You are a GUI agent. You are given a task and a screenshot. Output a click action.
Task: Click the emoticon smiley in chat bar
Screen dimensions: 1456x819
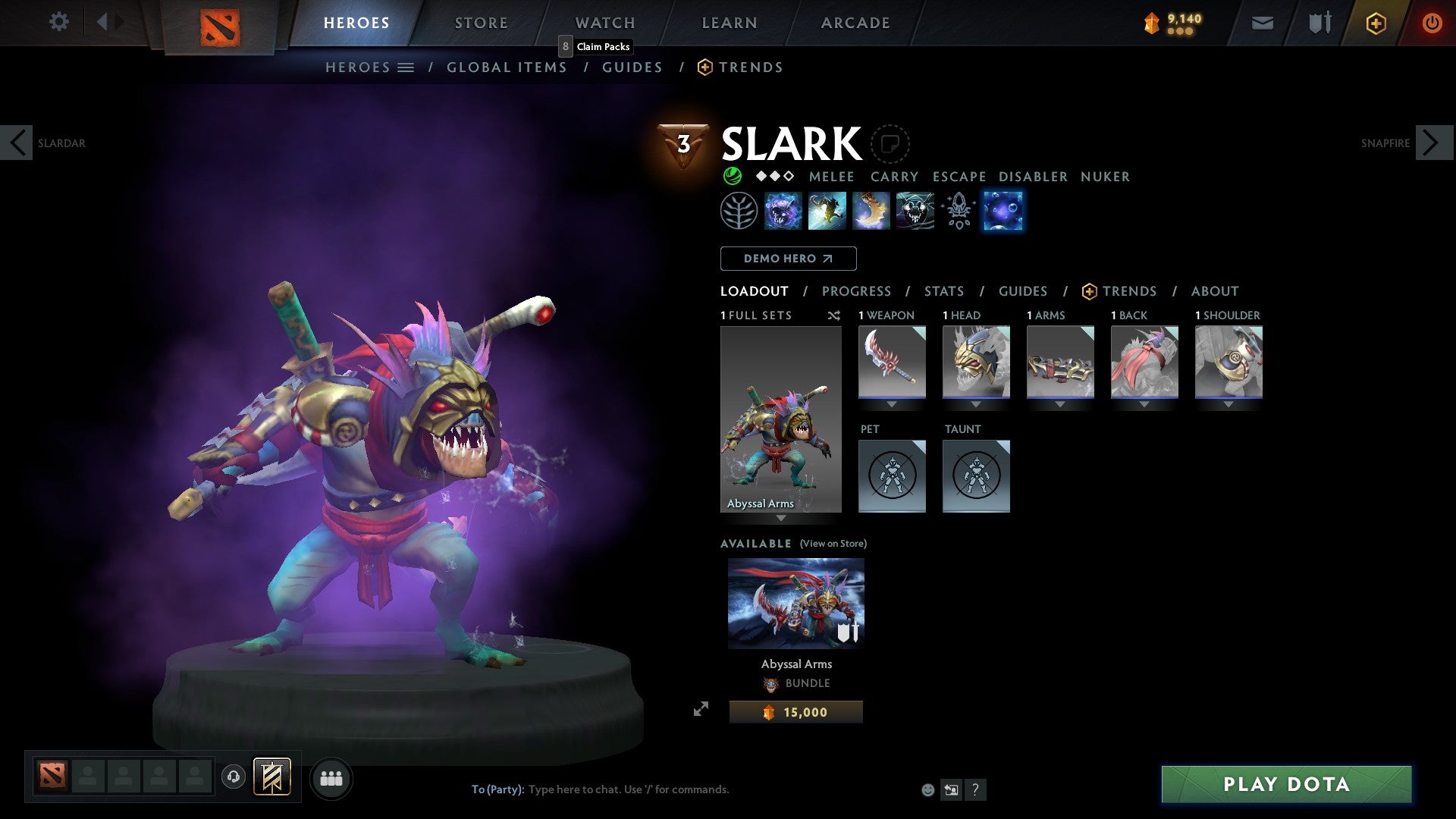927,789
